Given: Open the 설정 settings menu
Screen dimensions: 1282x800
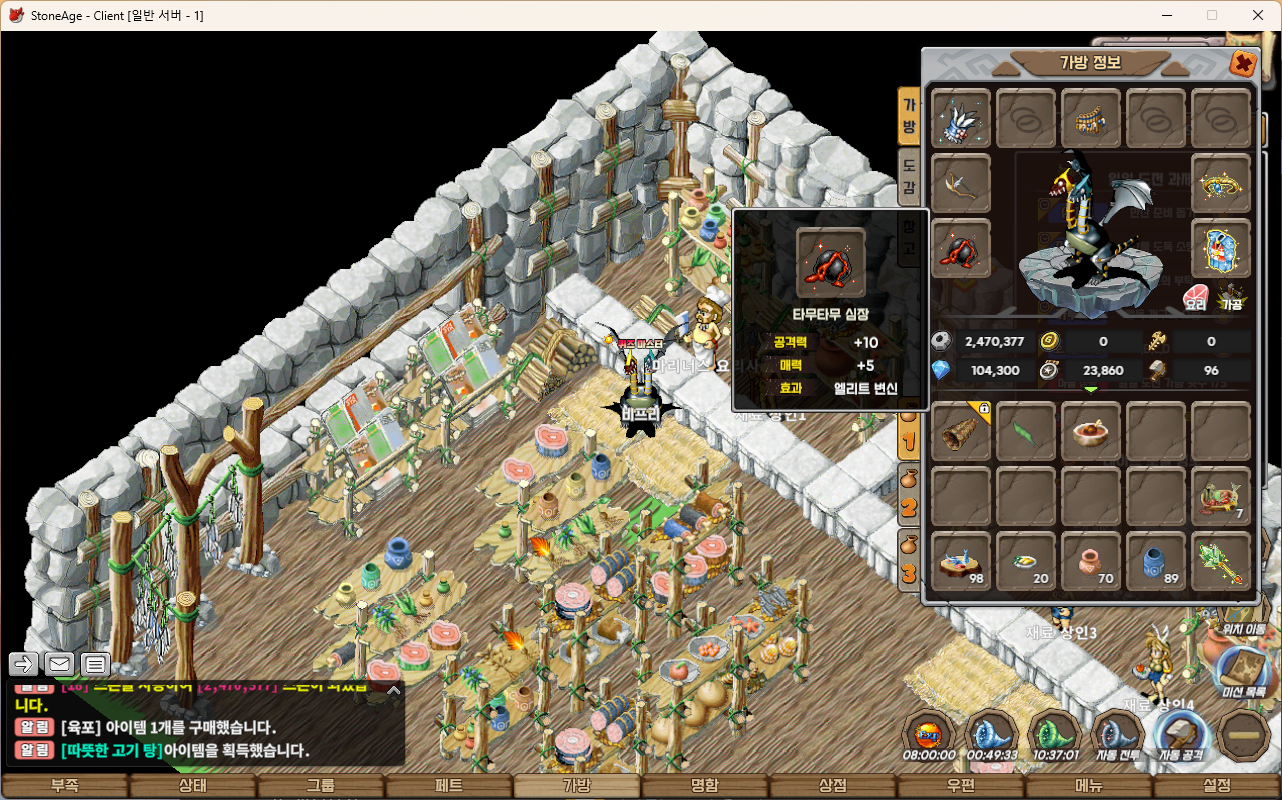Looking at the screenshot, I should pos(1217,786).
